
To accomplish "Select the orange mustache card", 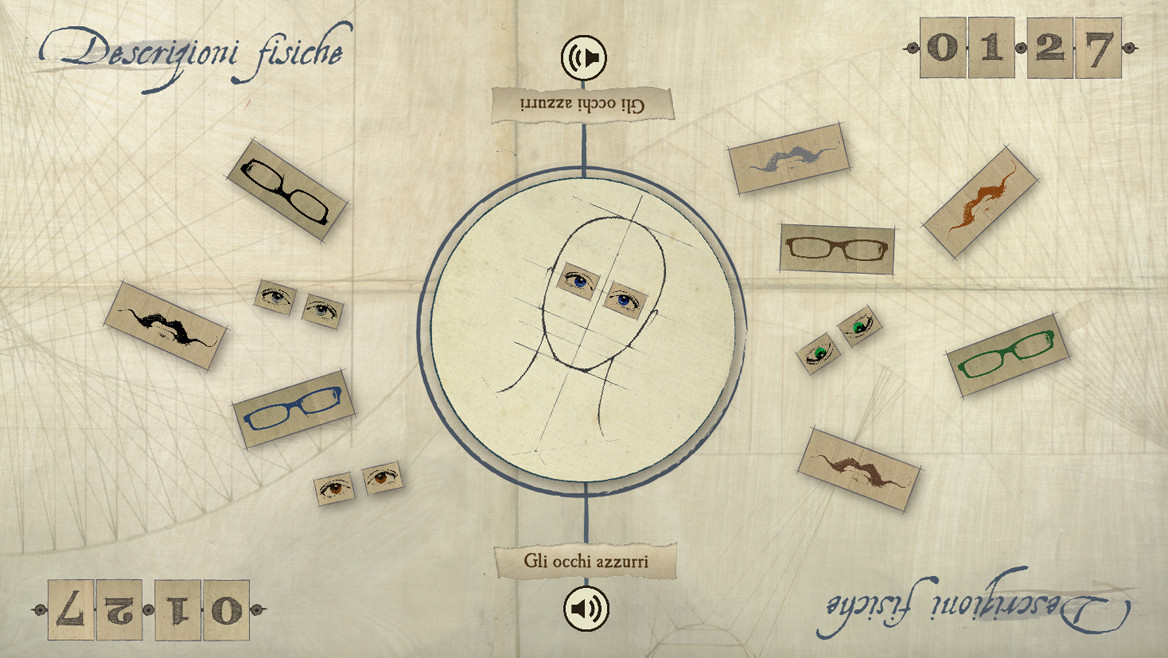I will tap(976, 202).
